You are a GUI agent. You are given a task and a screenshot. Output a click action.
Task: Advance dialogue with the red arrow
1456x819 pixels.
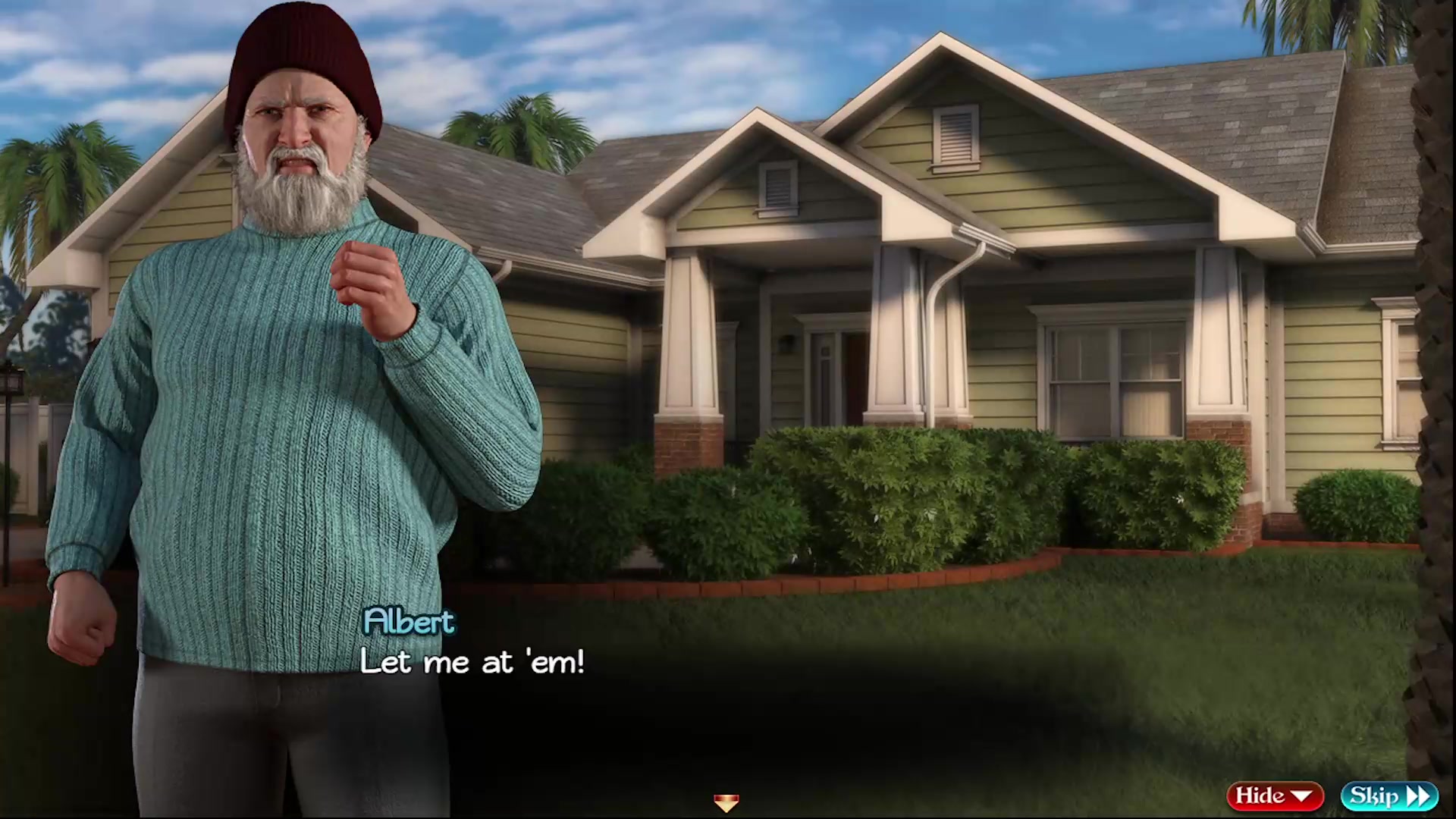(x=726, y=802)
